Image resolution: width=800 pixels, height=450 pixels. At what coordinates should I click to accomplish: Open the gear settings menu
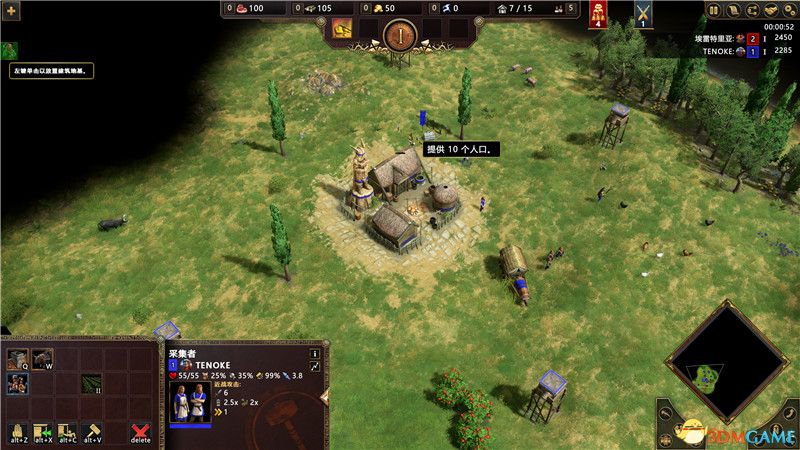coord(790,10)
